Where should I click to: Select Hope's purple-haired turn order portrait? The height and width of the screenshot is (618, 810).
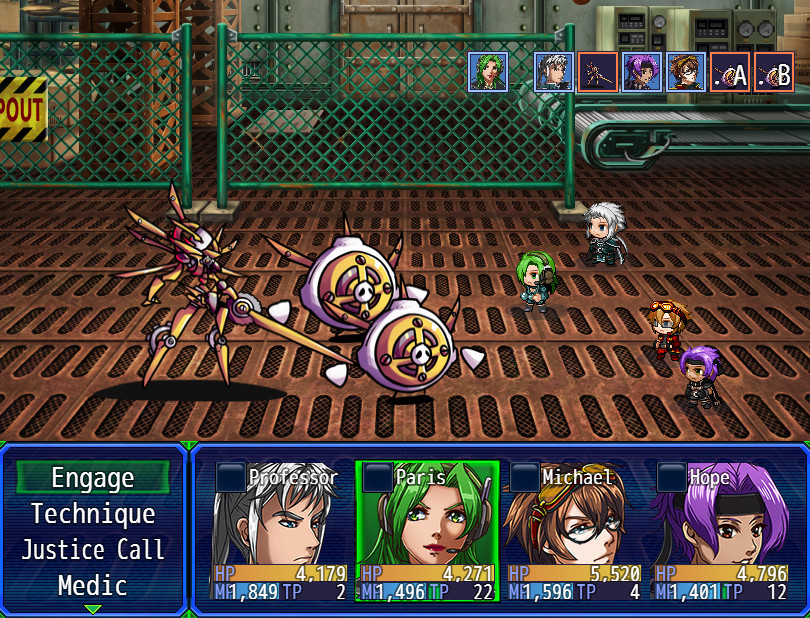pos(642,72)
